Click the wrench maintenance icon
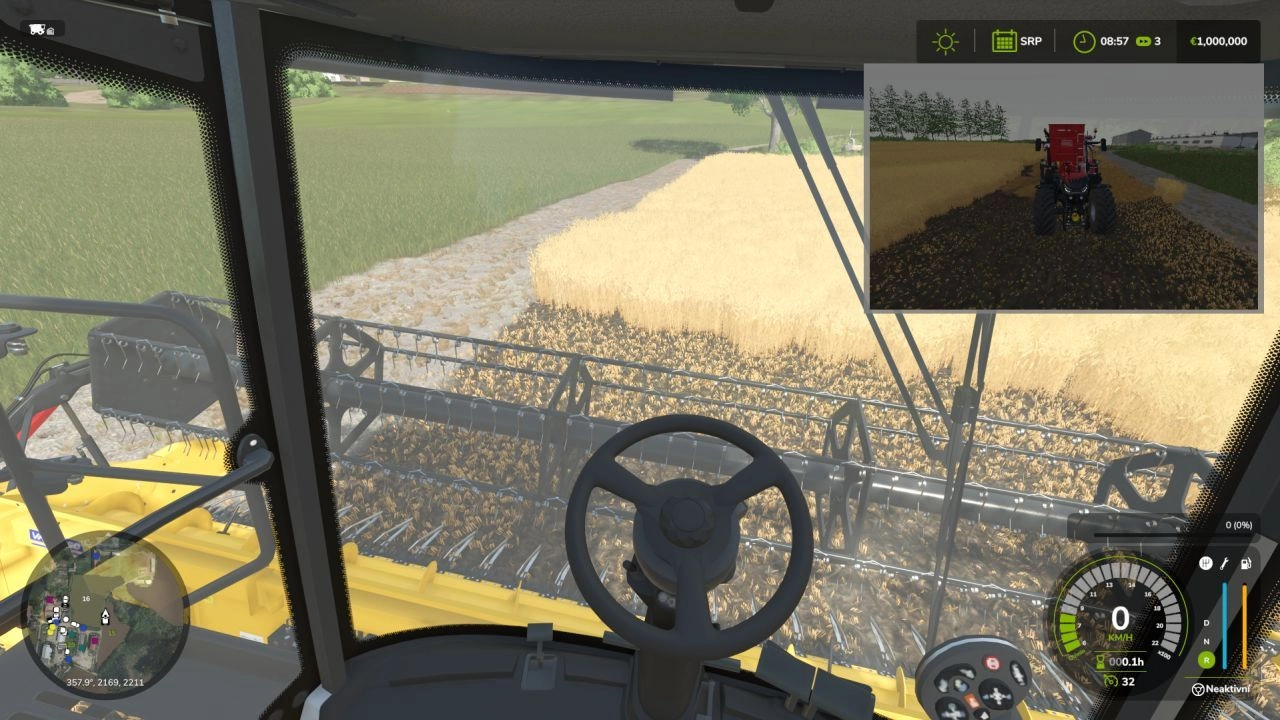Image resolution: width=1280 pixels, height=720 pixels. (x=1224, y=564)
